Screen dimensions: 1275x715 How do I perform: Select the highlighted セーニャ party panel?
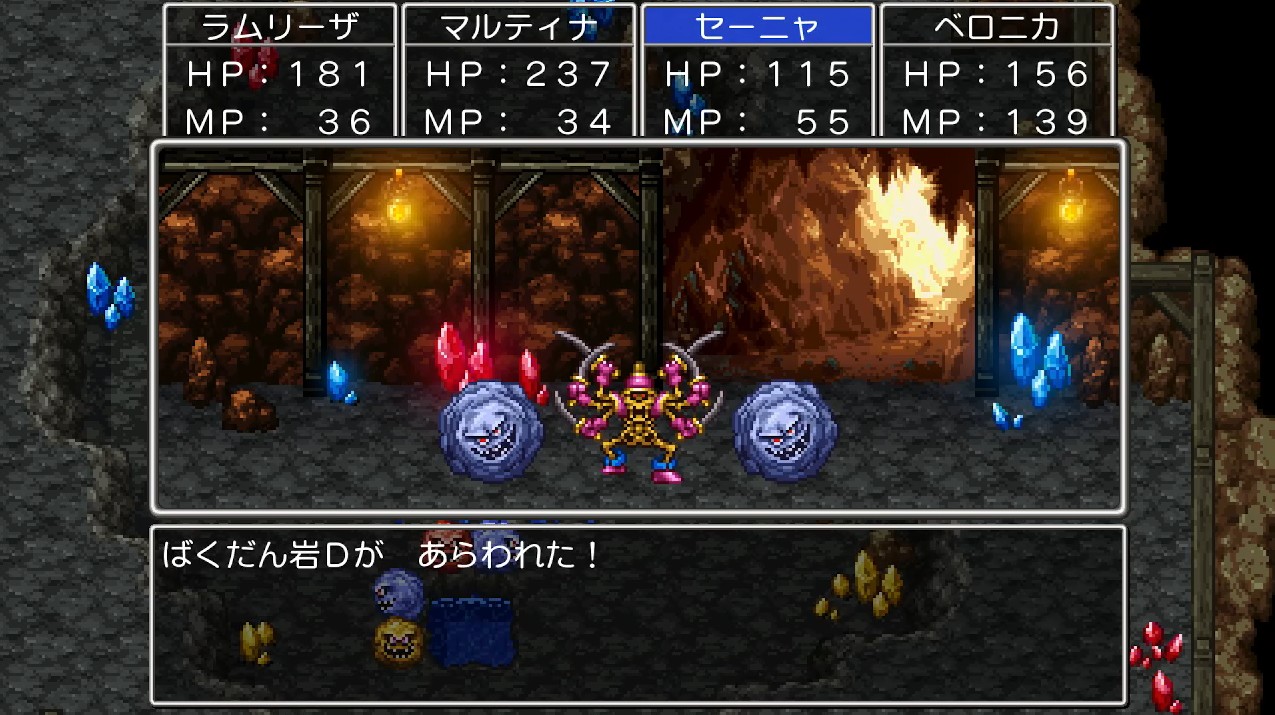point(757,72)
